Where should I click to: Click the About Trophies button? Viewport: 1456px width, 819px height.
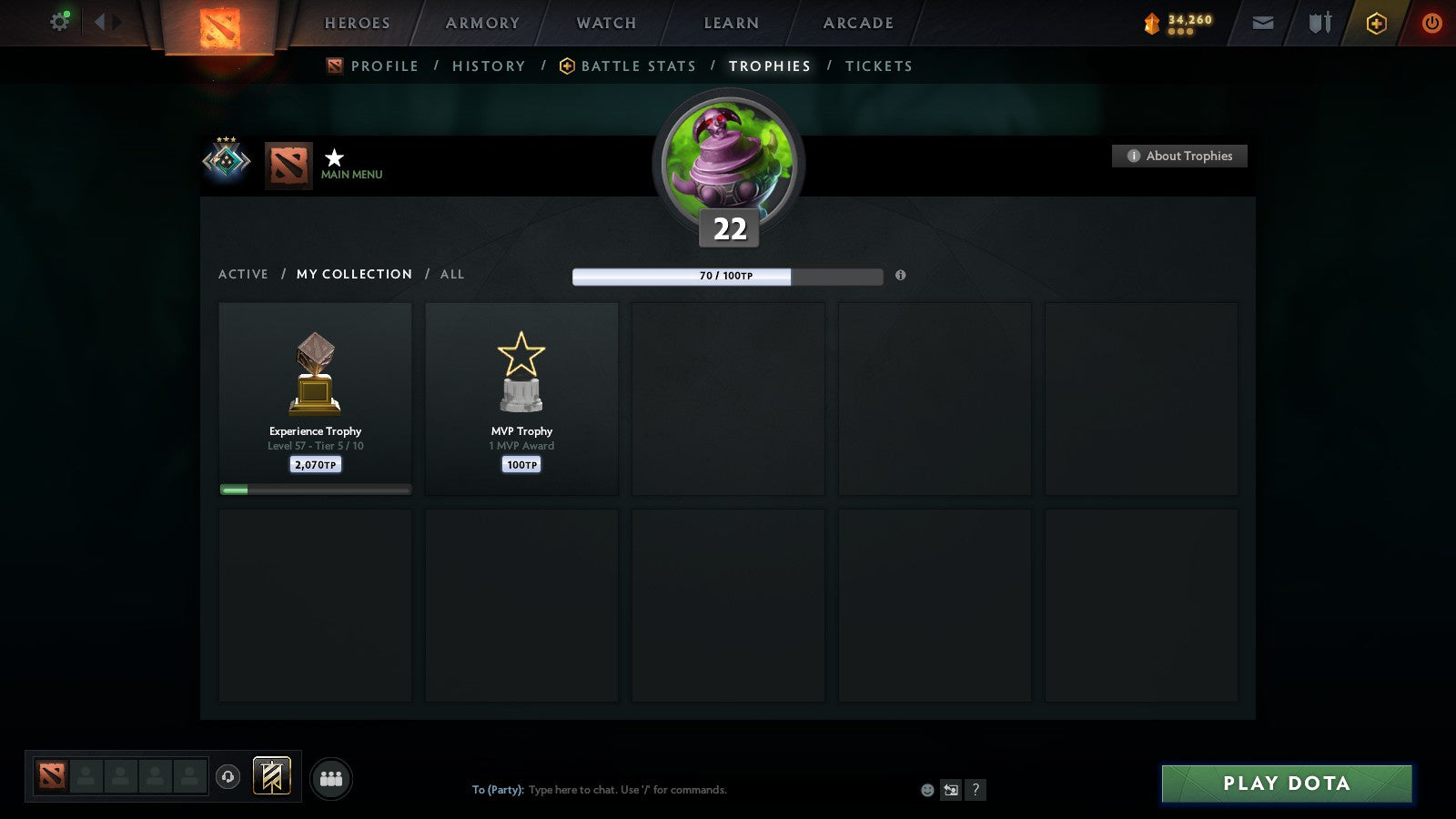click(x=1179, y=156)
